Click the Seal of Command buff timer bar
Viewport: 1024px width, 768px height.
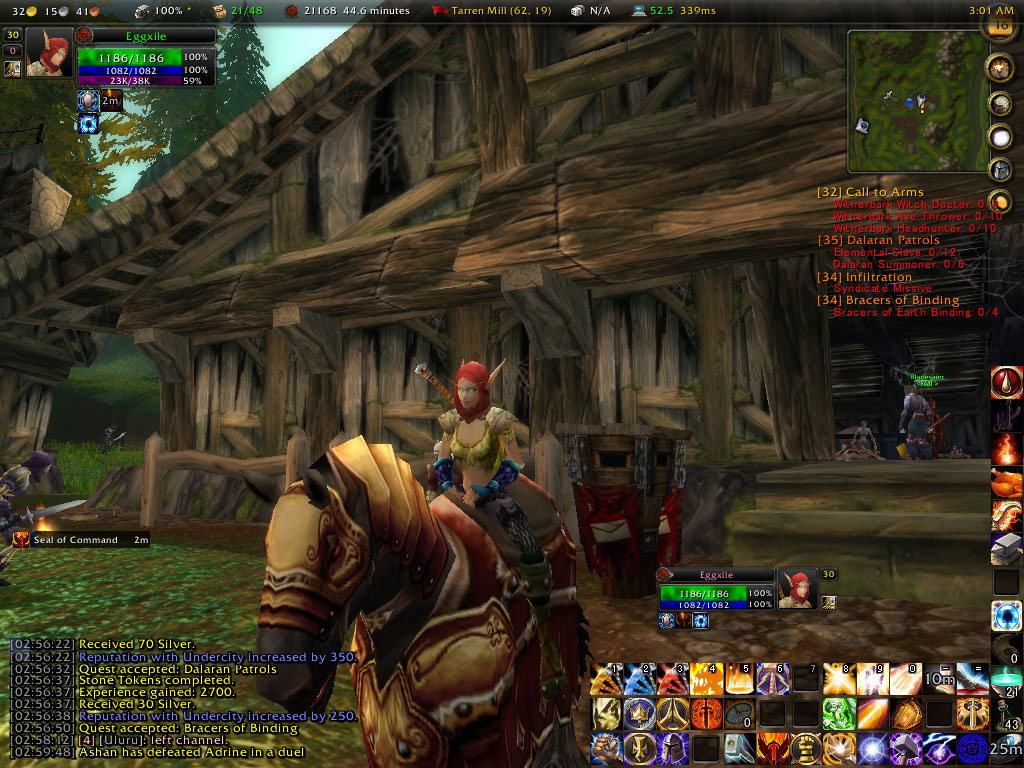[80, 540]
